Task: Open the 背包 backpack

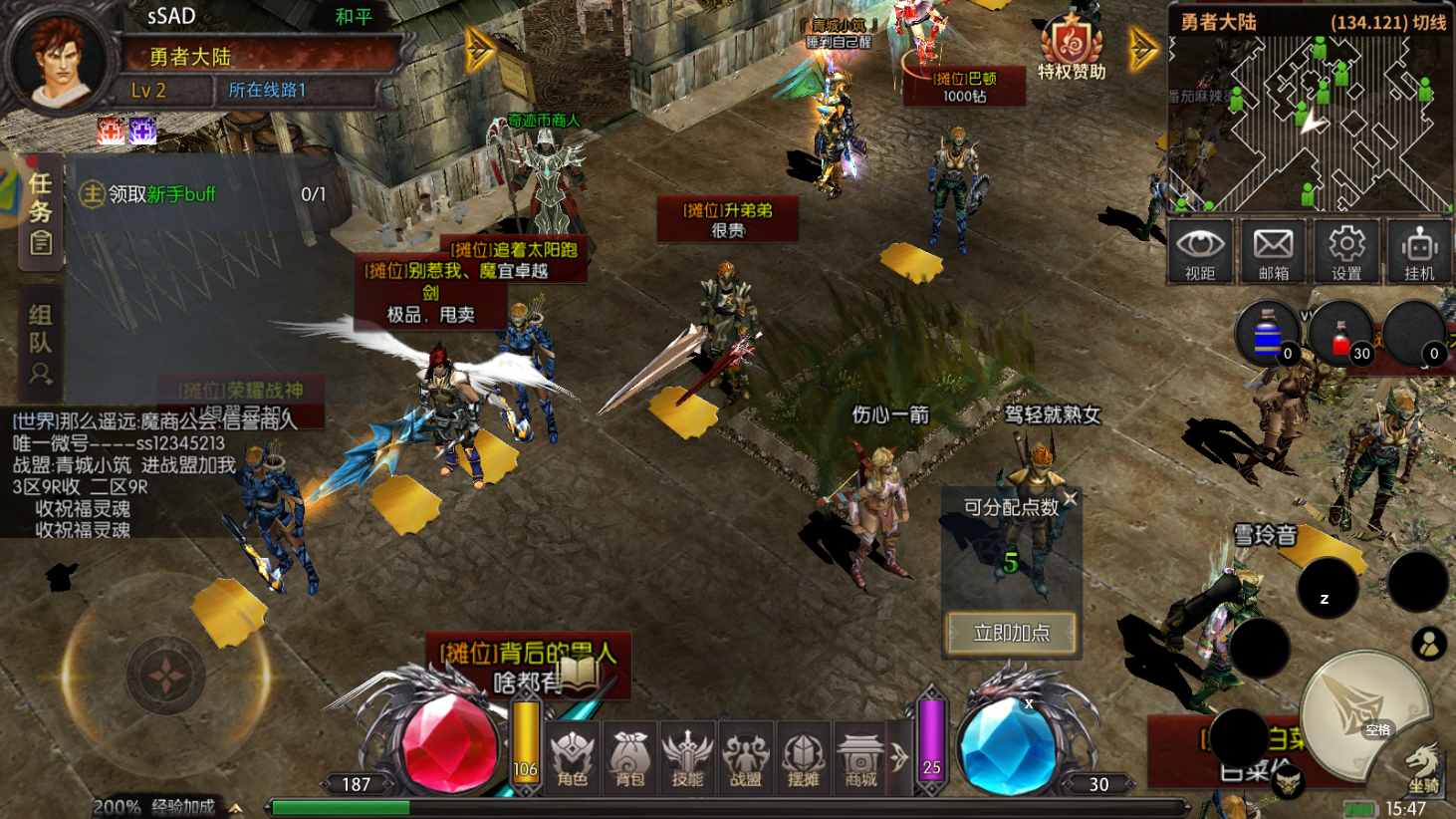Action: [630, 759]
